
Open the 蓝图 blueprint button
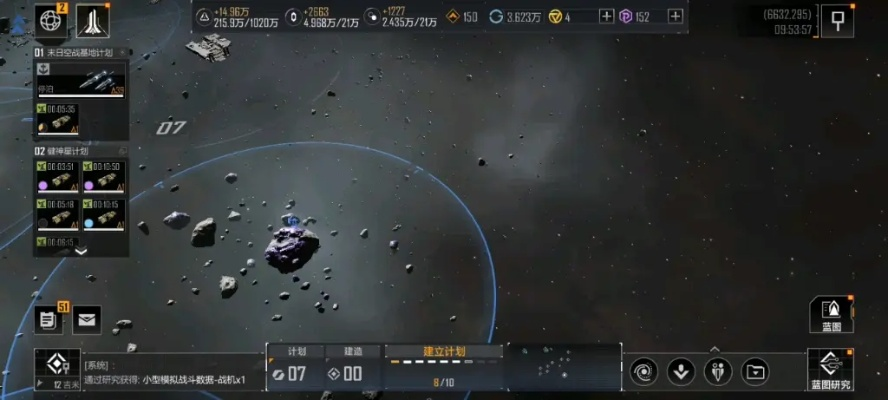831,314
